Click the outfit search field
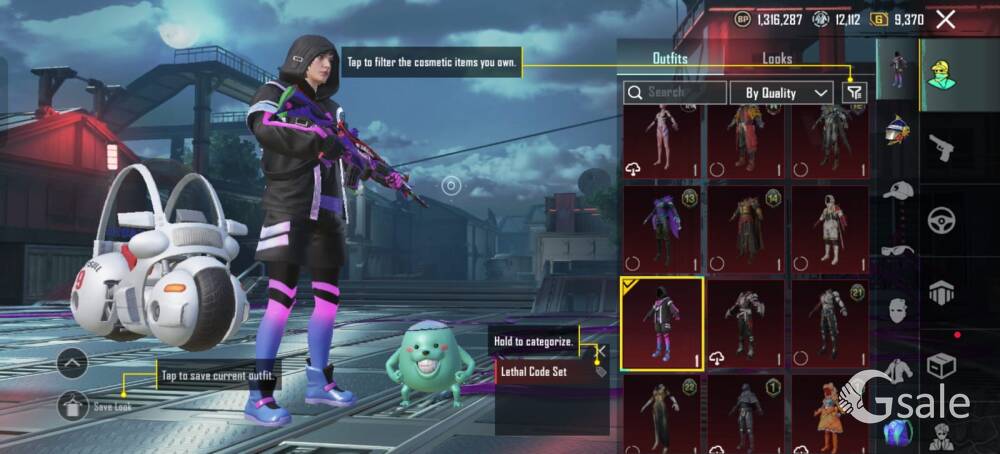Screen dimensions: 1000x454 tap(676, 93)
